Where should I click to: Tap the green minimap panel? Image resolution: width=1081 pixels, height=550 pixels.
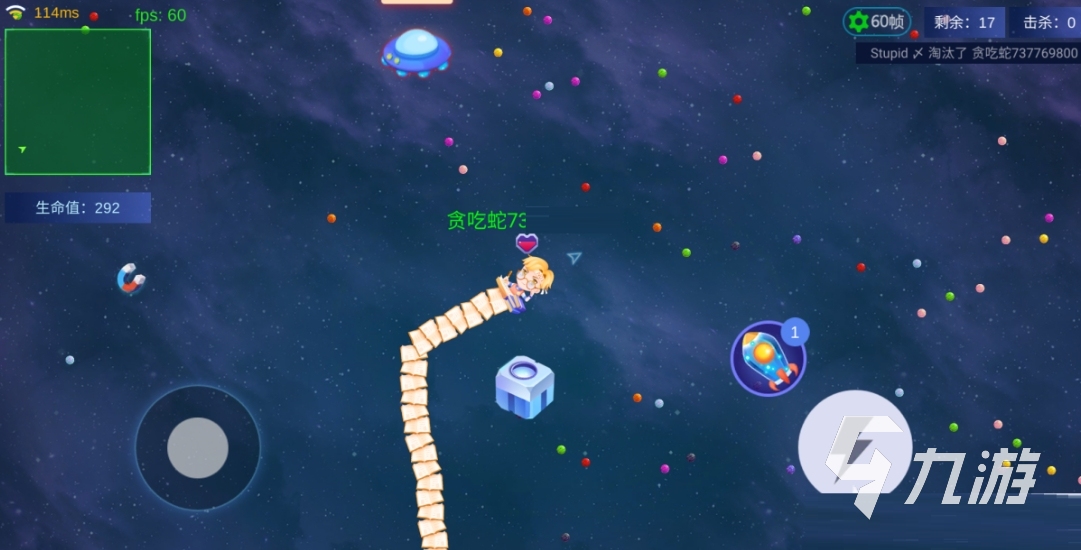coord(78,102)
